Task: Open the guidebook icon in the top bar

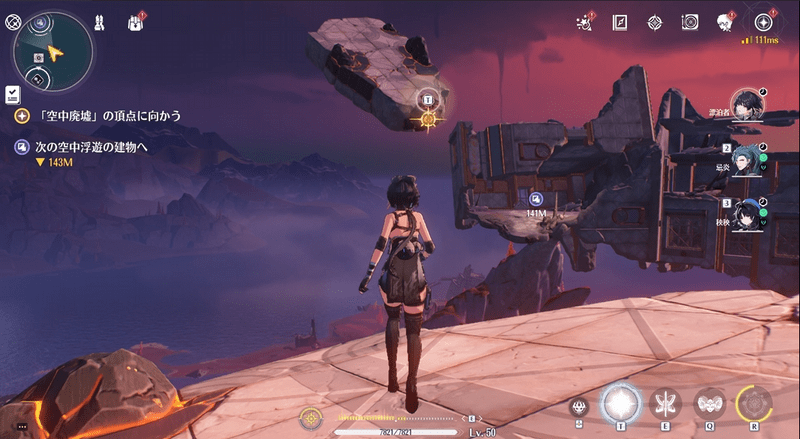Action: [620, 21]
